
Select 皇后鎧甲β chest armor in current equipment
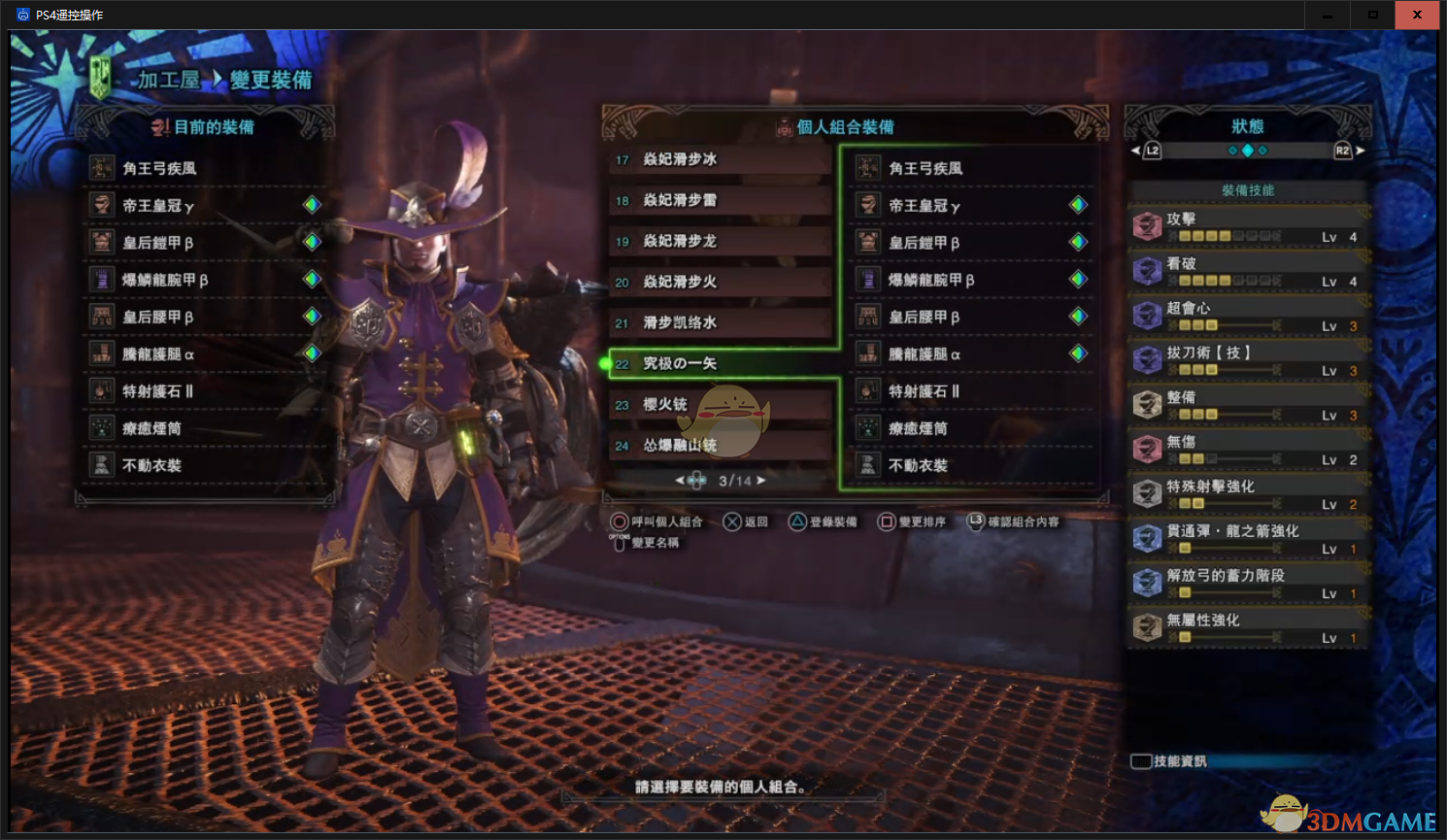point(158,243)
